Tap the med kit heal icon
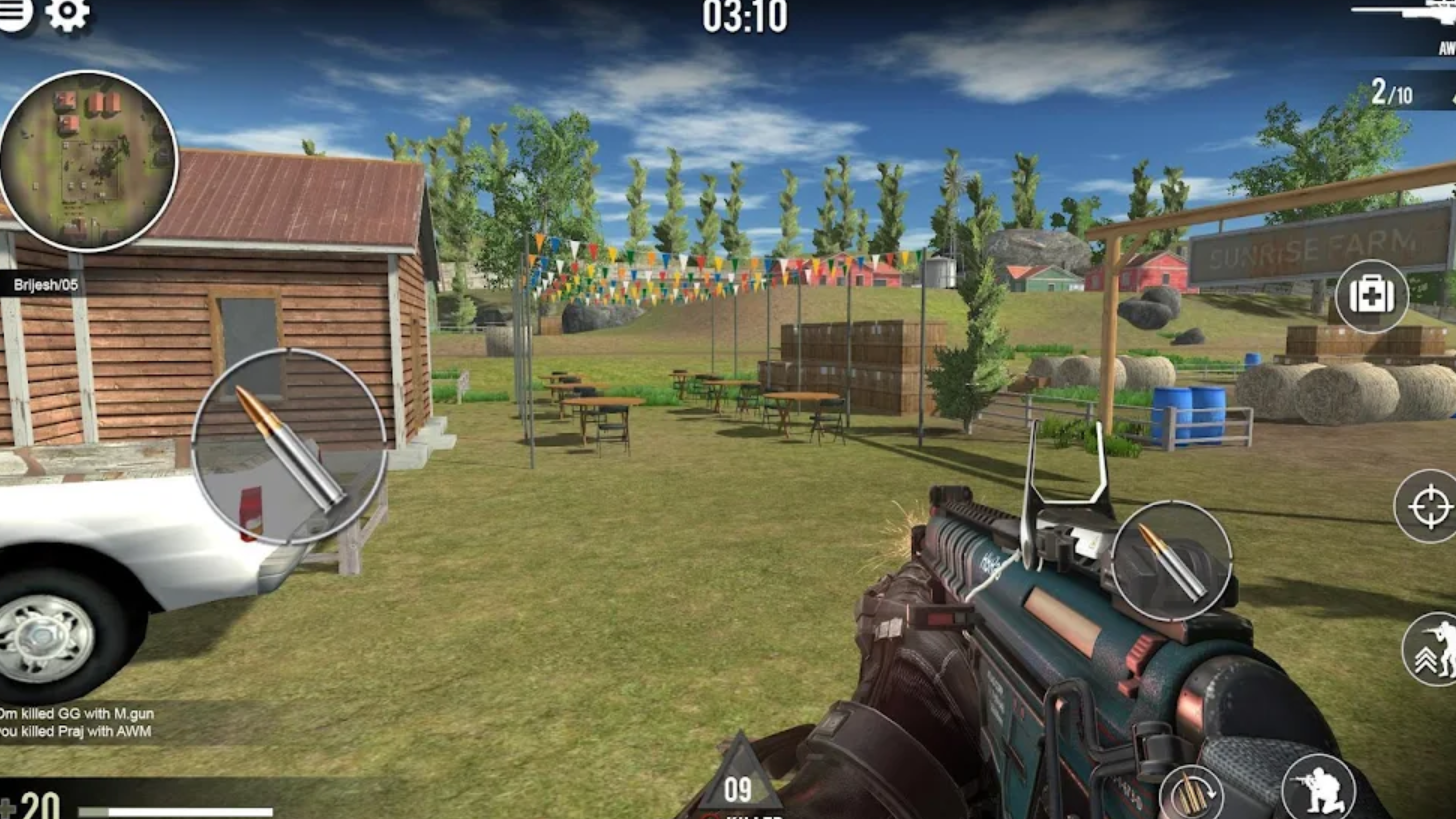The height and width of the screenshot is (819, 1456). tap(1374, 296)
